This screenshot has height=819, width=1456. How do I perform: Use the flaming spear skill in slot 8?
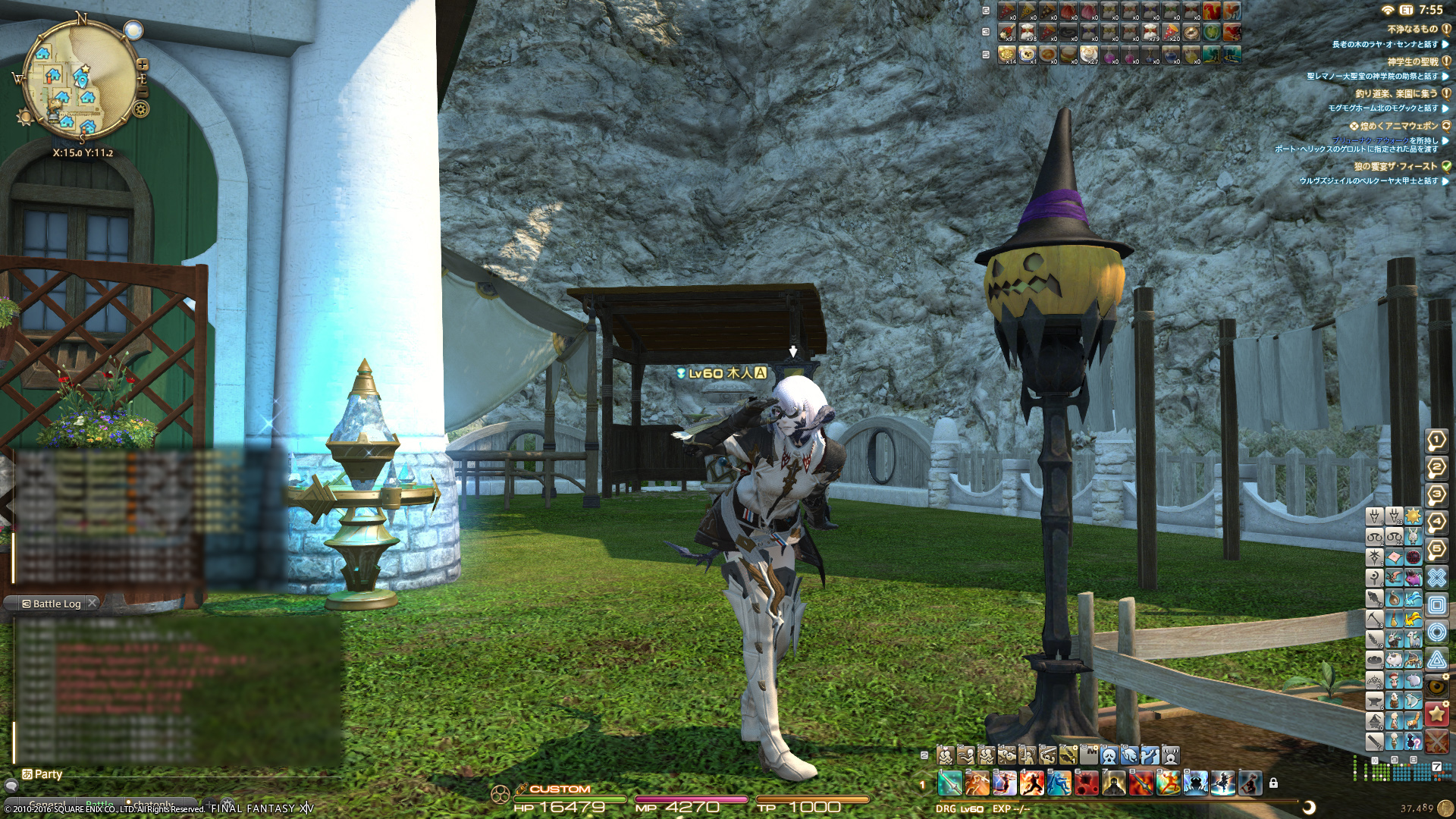[x=1141, y=783]
